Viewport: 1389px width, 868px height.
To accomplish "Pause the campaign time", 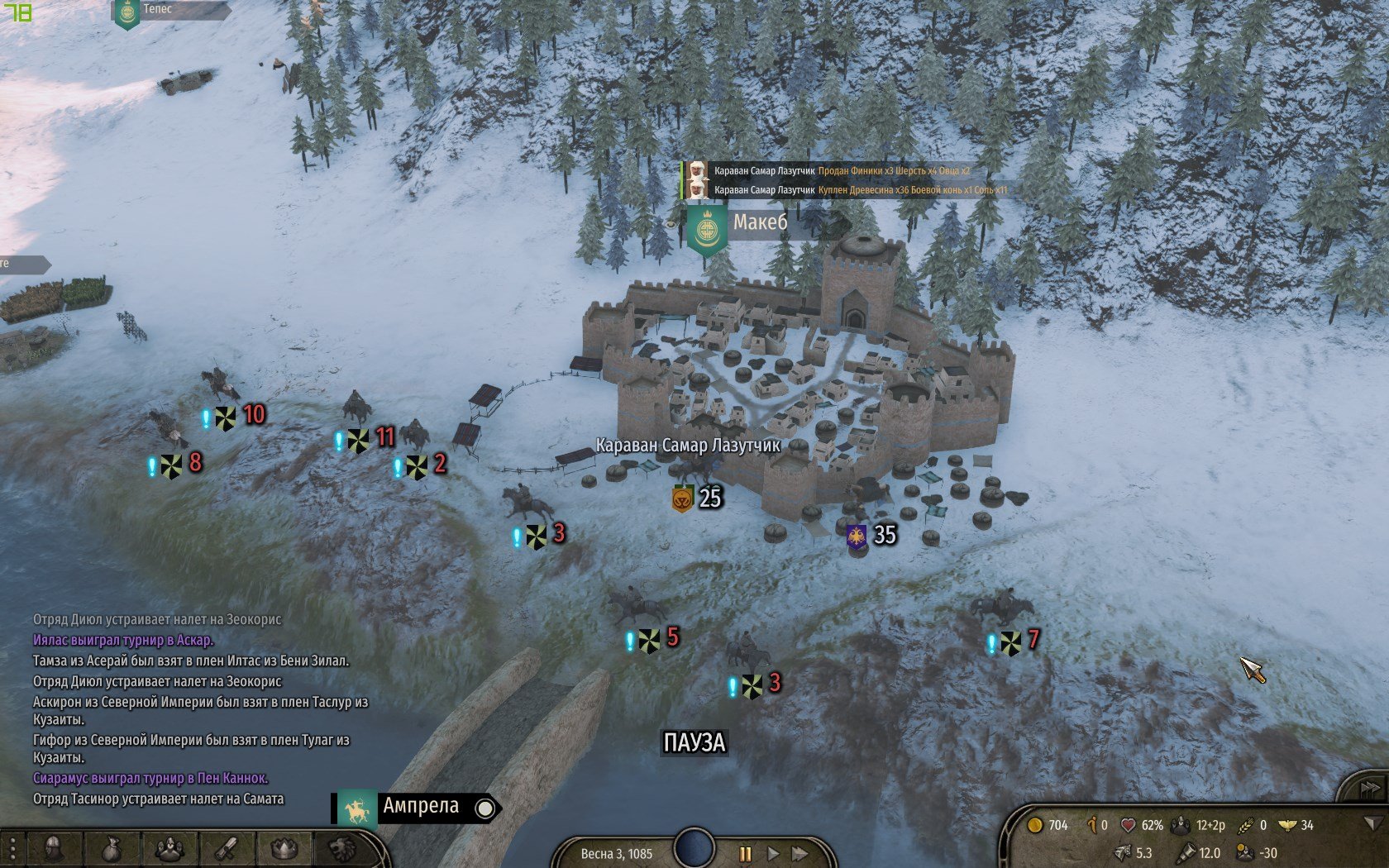I will (744, 854).
